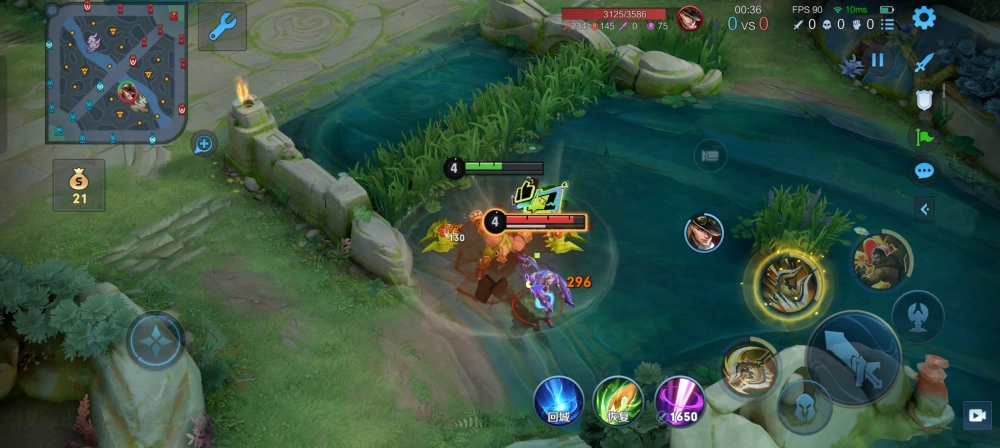Image resolution: width=1000 pixels, height=448 pixels.
Task: Collapse the side signal panel arrow
Action: click(x=924, y=209)
